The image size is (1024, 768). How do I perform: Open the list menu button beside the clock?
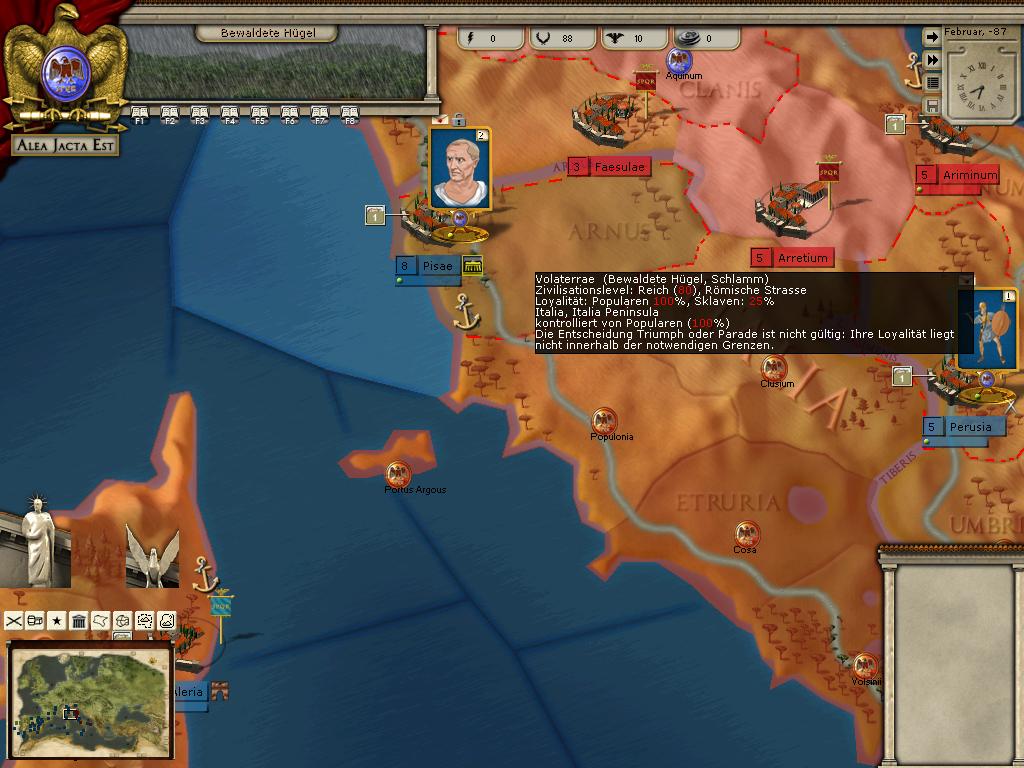pyautogui.click(x=932, y=83)
